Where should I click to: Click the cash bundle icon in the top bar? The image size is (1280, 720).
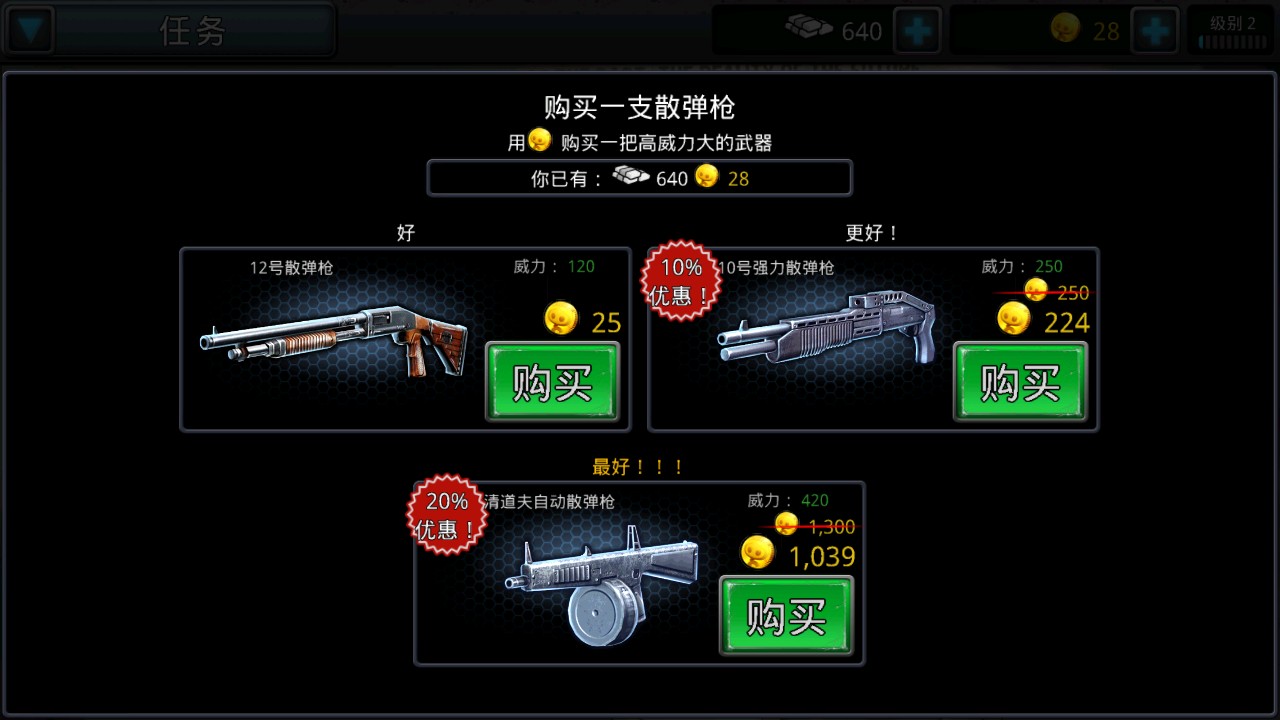tap(810, 30)
